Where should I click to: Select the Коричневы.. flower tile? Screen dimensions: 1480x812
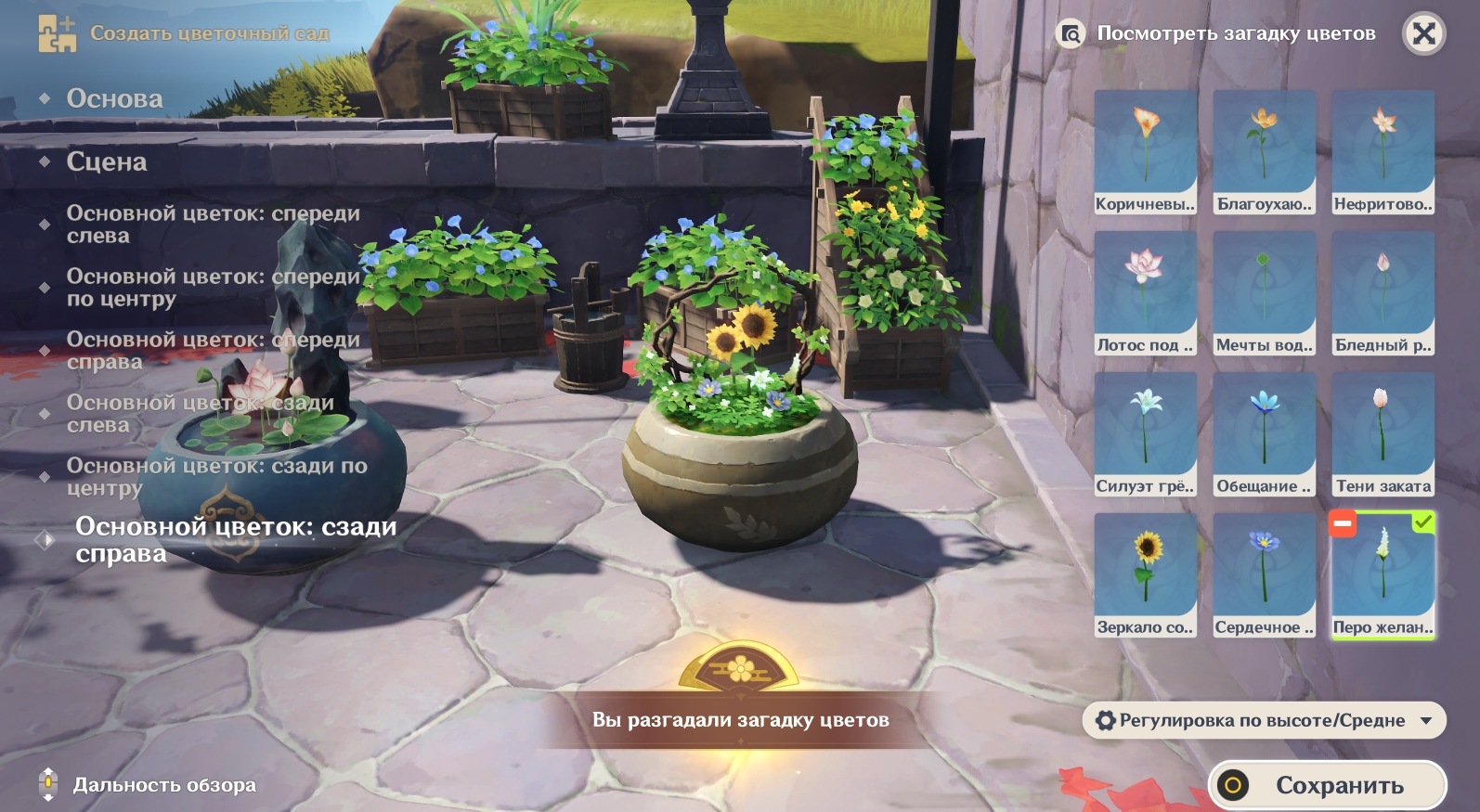(1145, 152)
